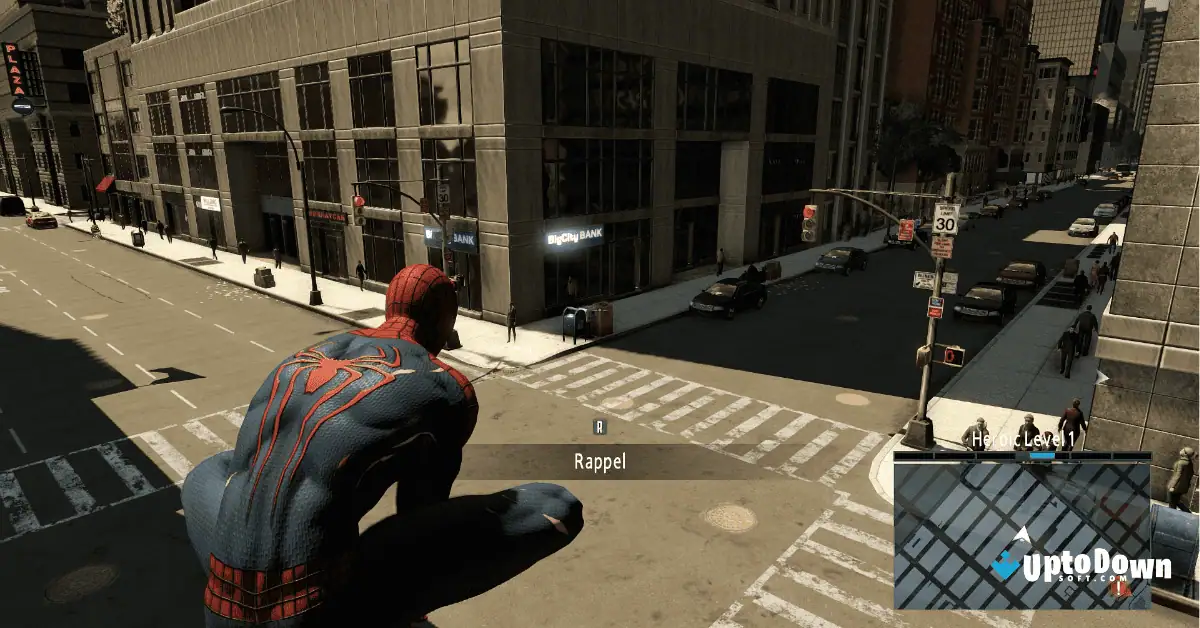The width and height of the screenshot is (1200, 628).
Task: Select the Rappel action banner
Action: 600,461
